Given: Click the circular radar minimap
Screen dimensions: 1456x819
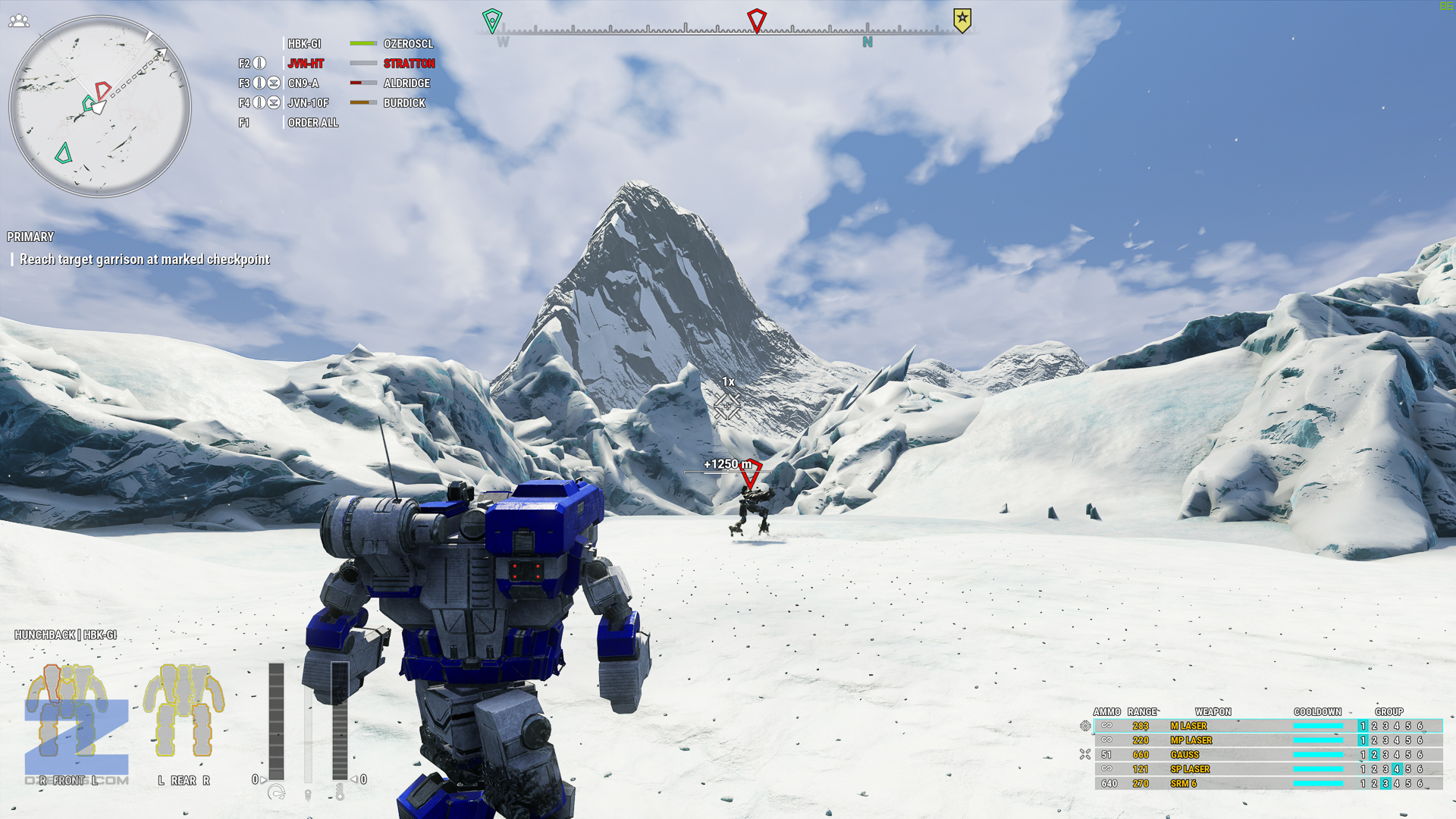Looking at the screenshot, I should tap(99, 107).
